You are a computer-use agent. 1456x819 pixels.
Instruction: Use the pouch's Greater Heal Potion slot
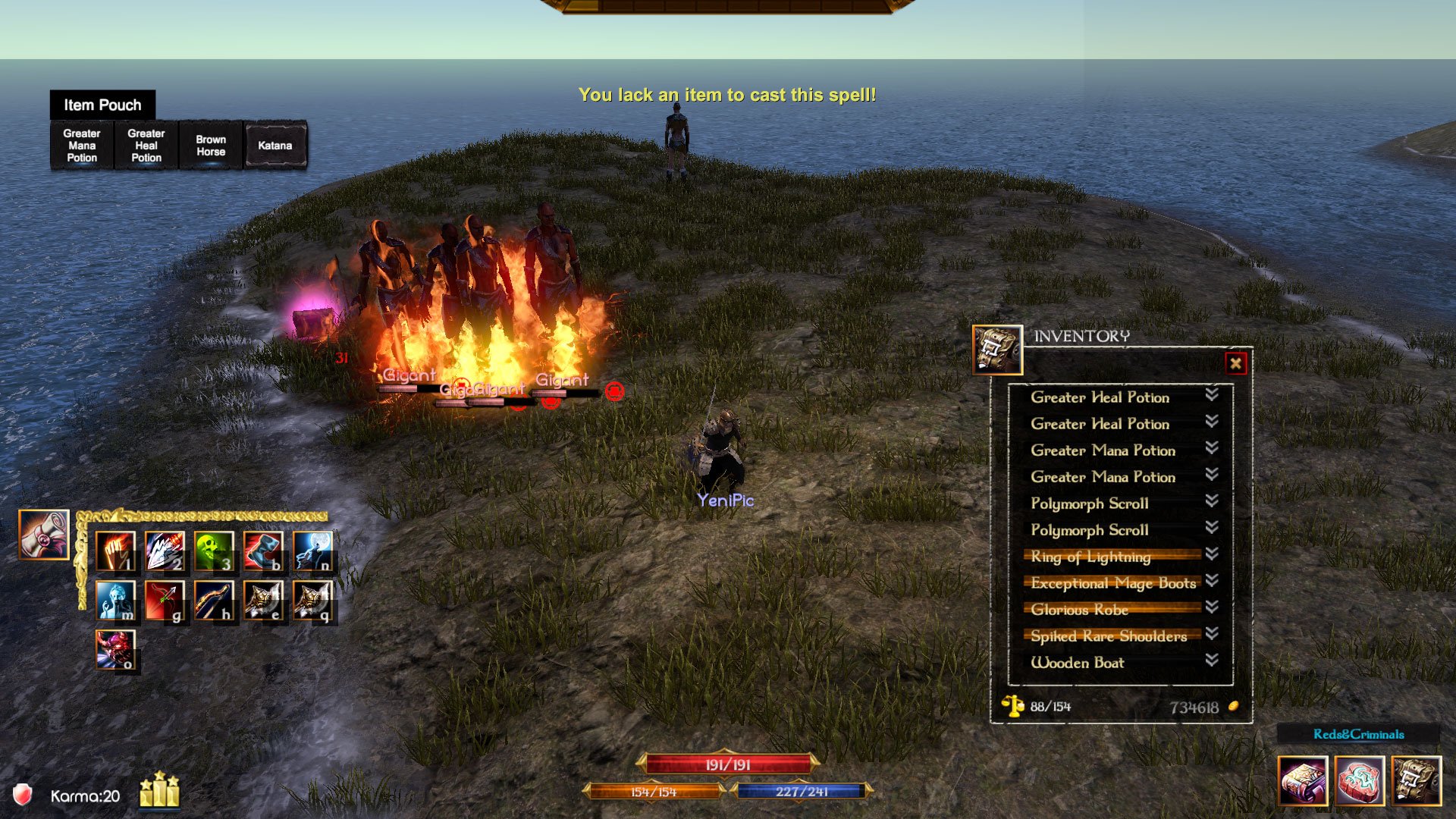click(146, 146)
